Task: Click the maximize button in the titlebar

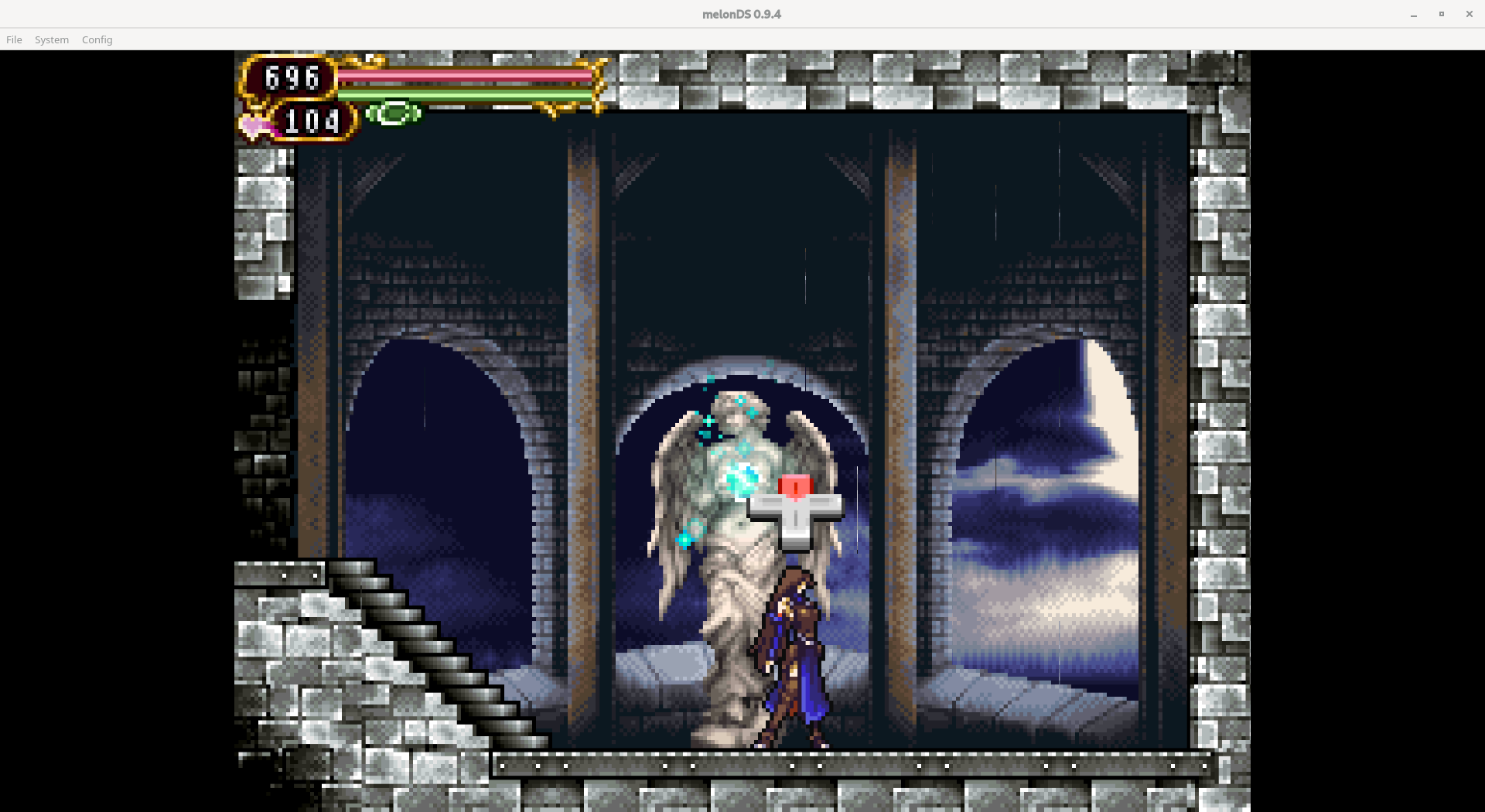Action: 1441,13
